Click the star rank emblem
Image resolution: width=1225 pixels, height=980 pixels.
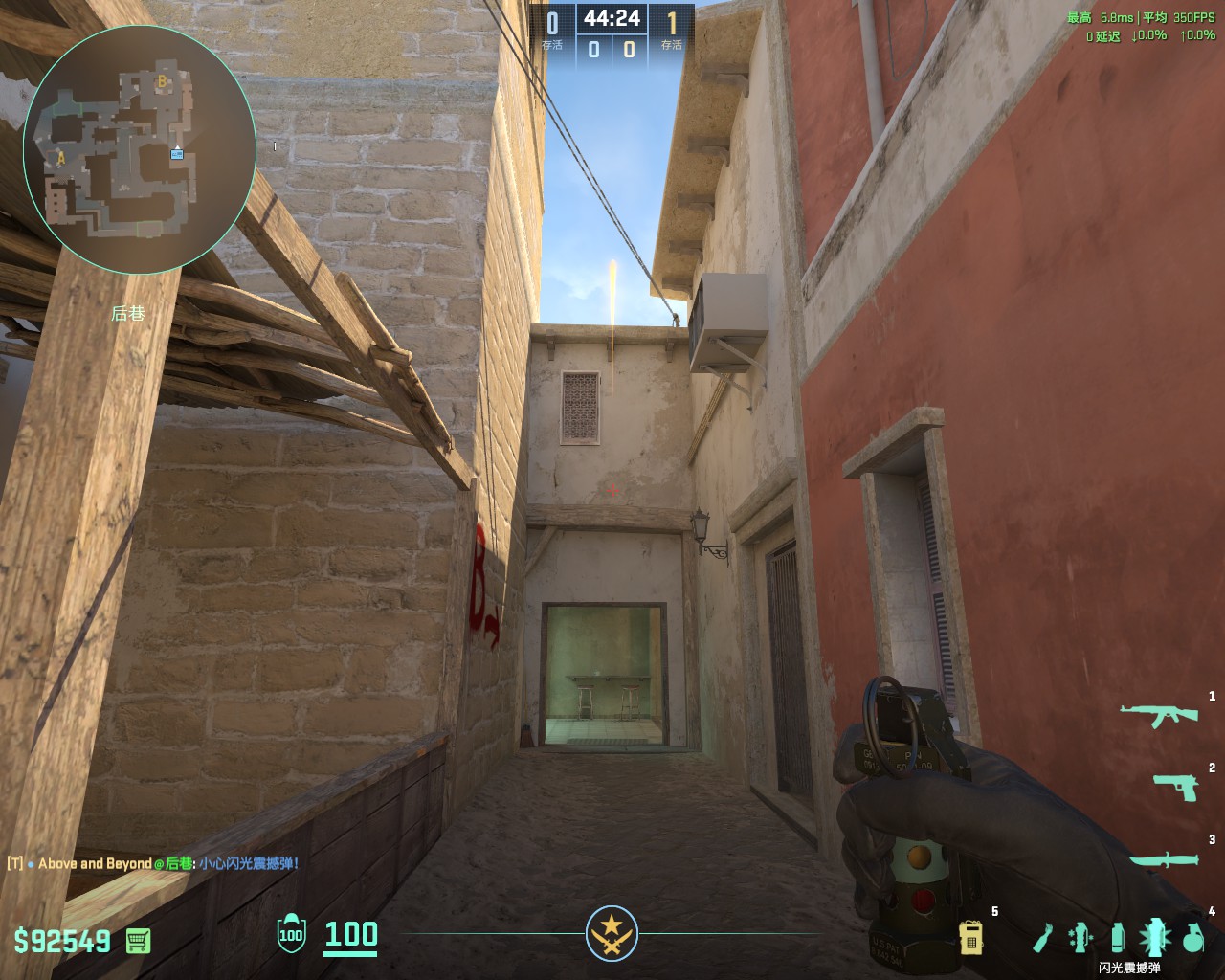612,932
